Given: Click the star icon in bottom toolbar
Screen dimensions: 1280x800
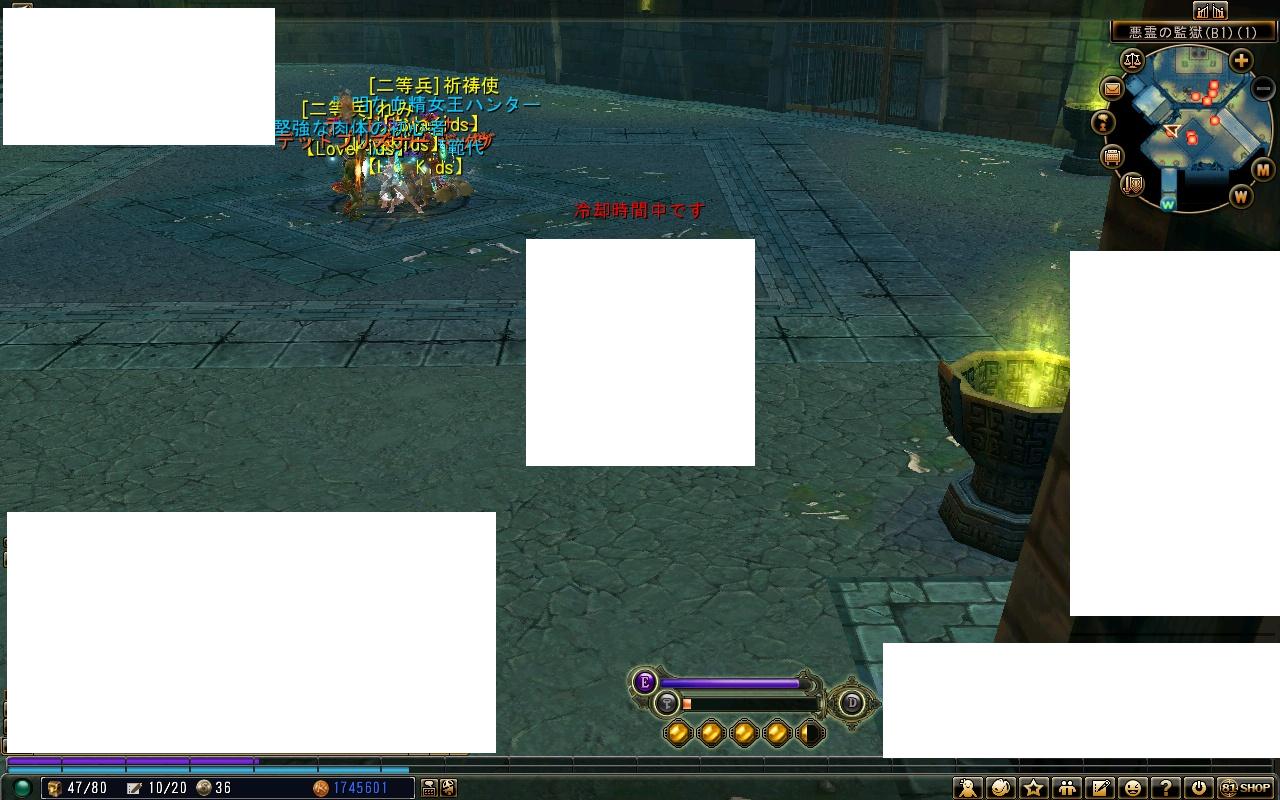Looking at the screenshot, I should pyautogui.click(x=1034, y=788).
